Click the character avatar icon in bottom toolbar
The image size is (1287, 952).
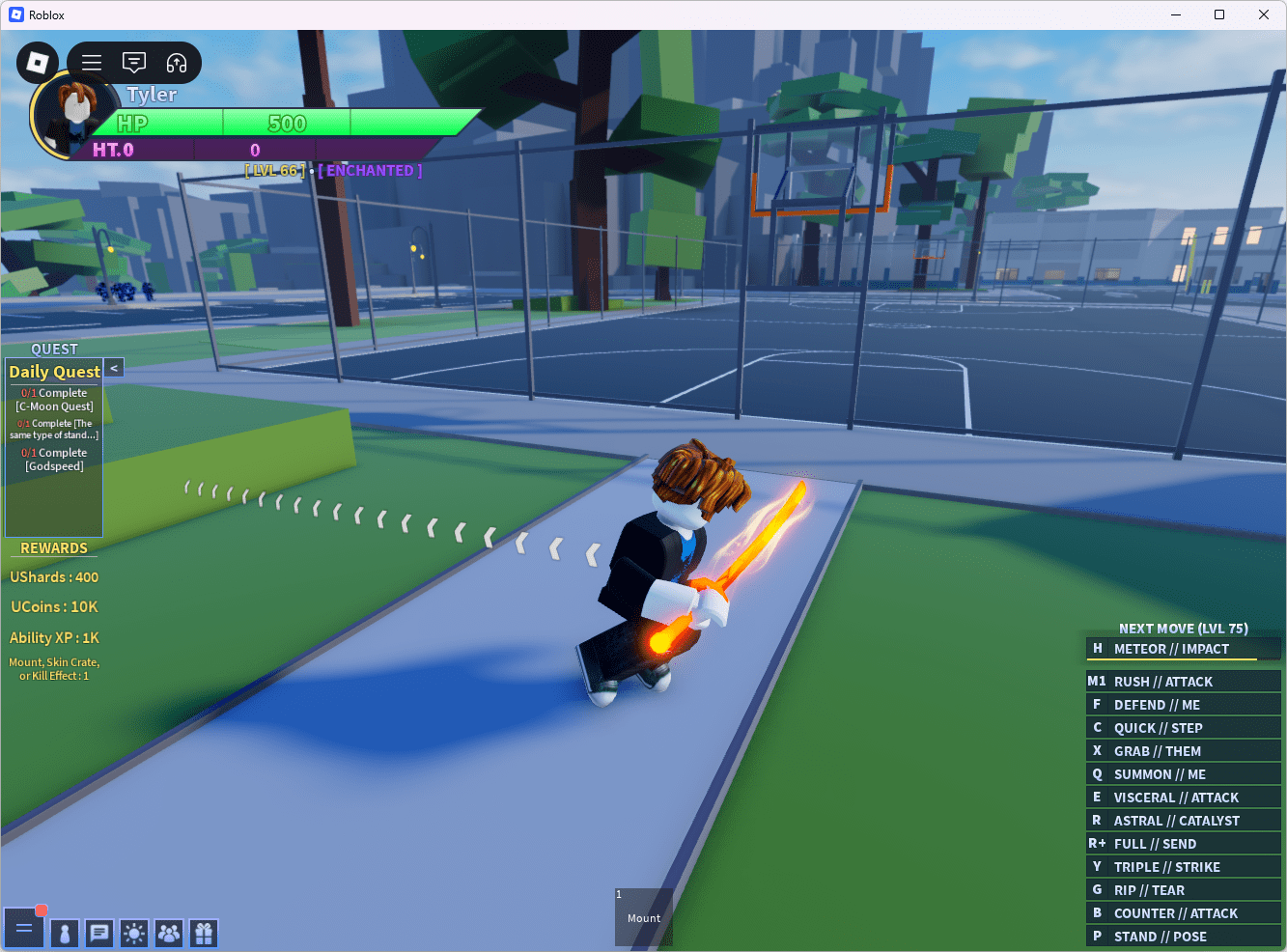pos(64,933)
